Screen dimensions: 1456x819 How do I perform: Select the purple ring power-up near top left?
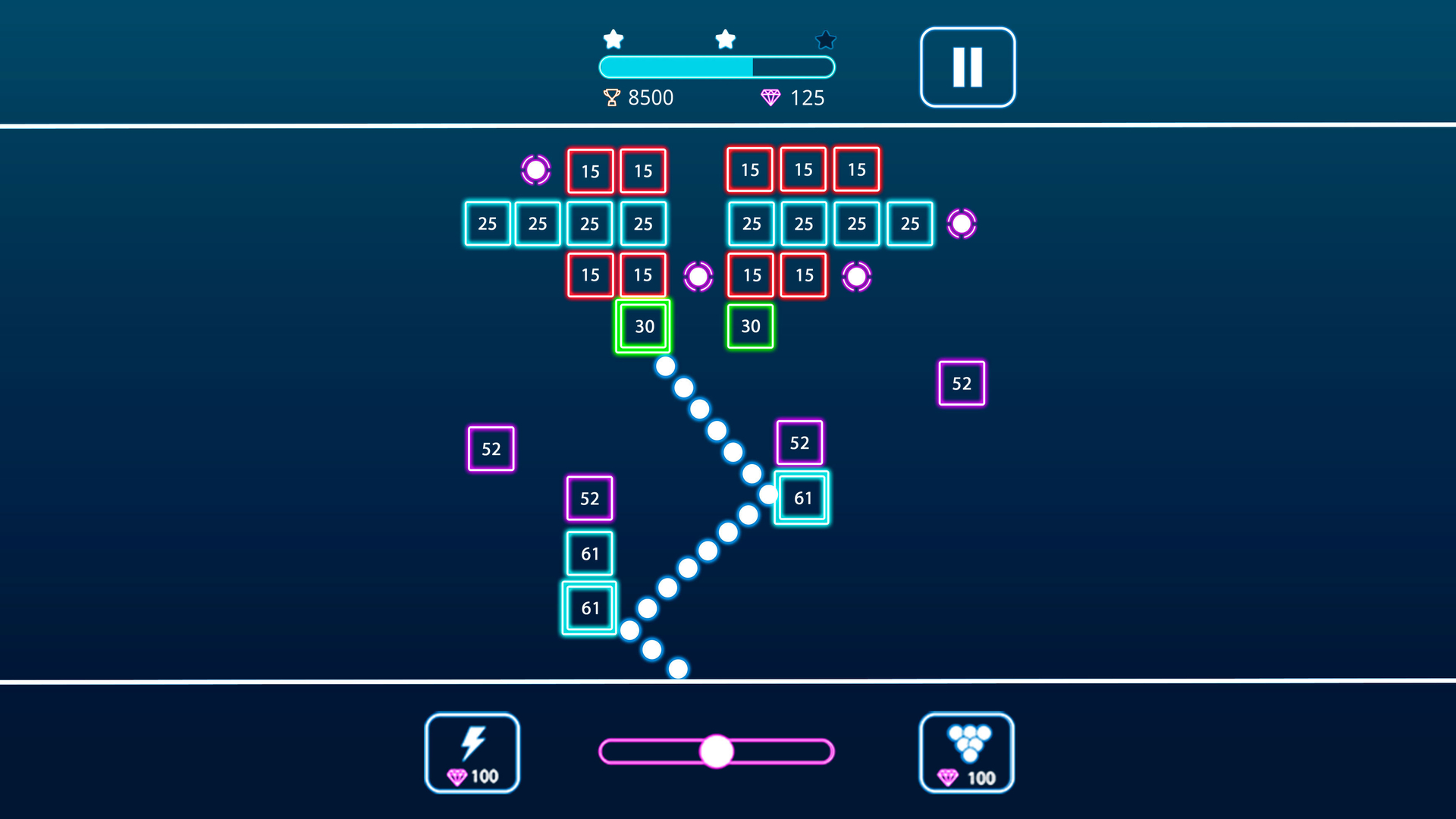[x=538, y=169]
